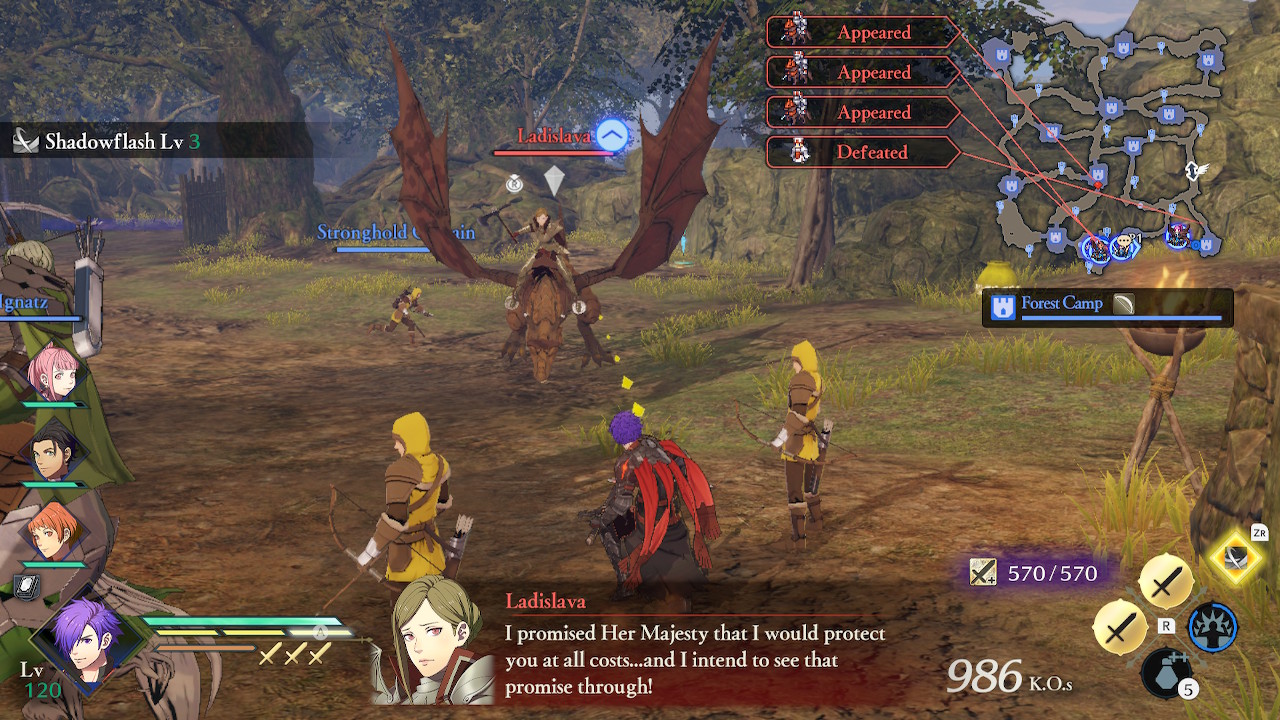This screenshot has width=1280, height=720.
Task: Click the Defeated notification banner
Action: click(865, 152)
